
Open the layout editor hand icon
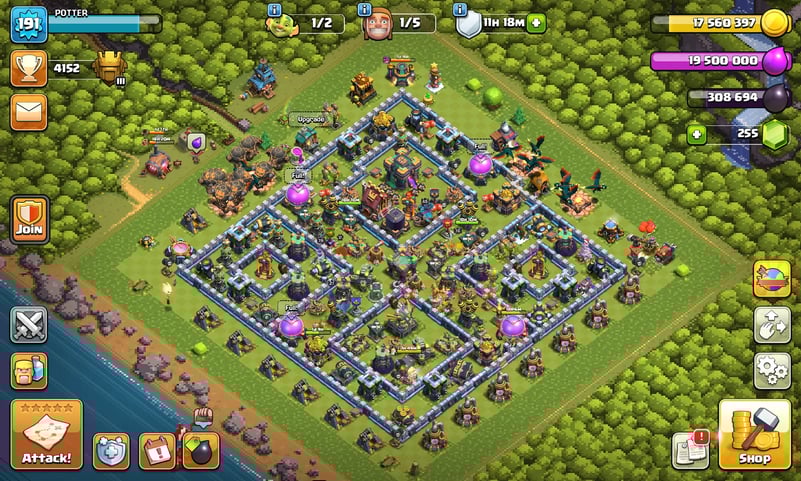[x=772, y=325]
